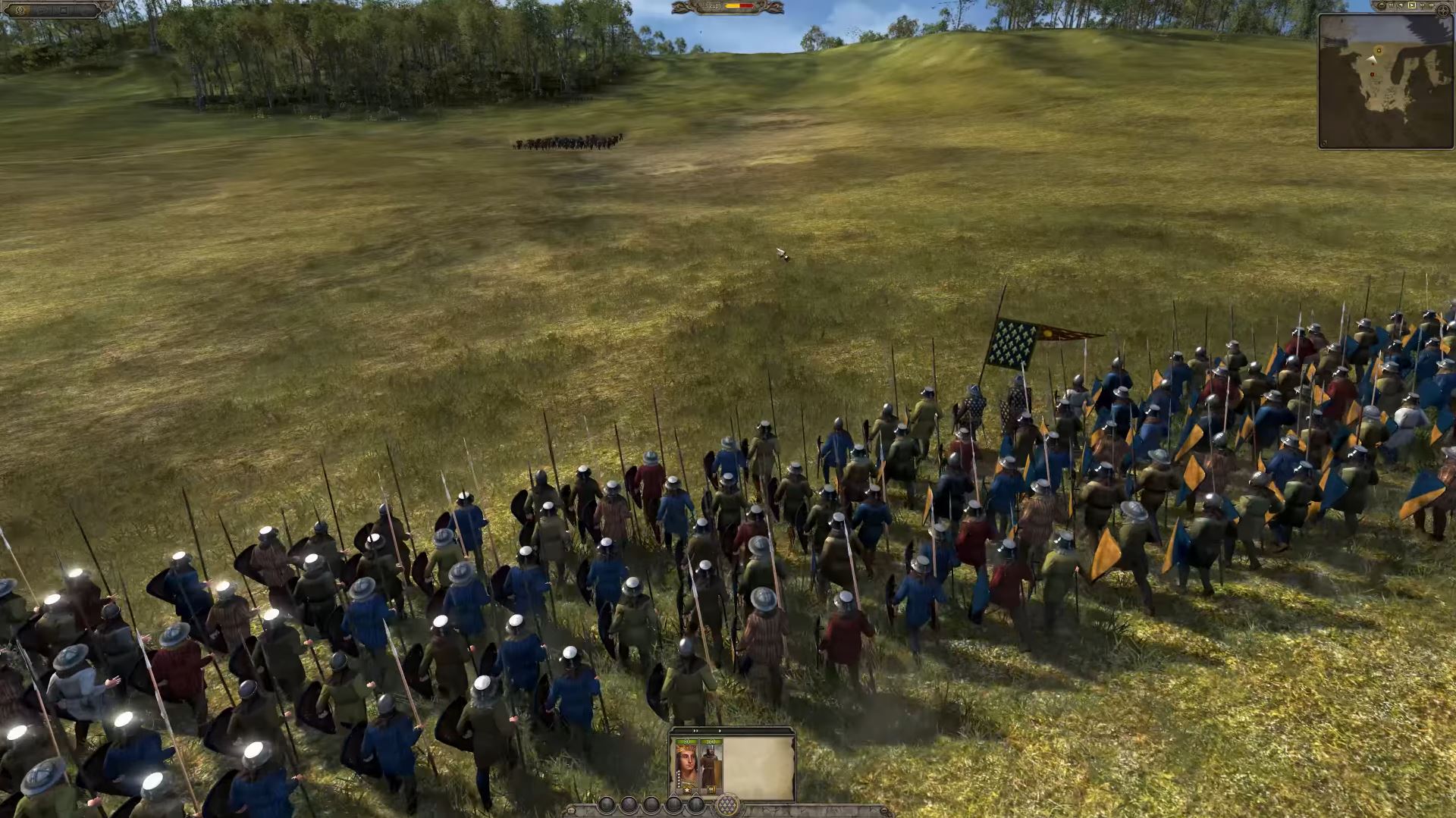The height and width of the screenshot is (818, 1456).
Task: Click the round dial above the minimap
Action: 1443,11
